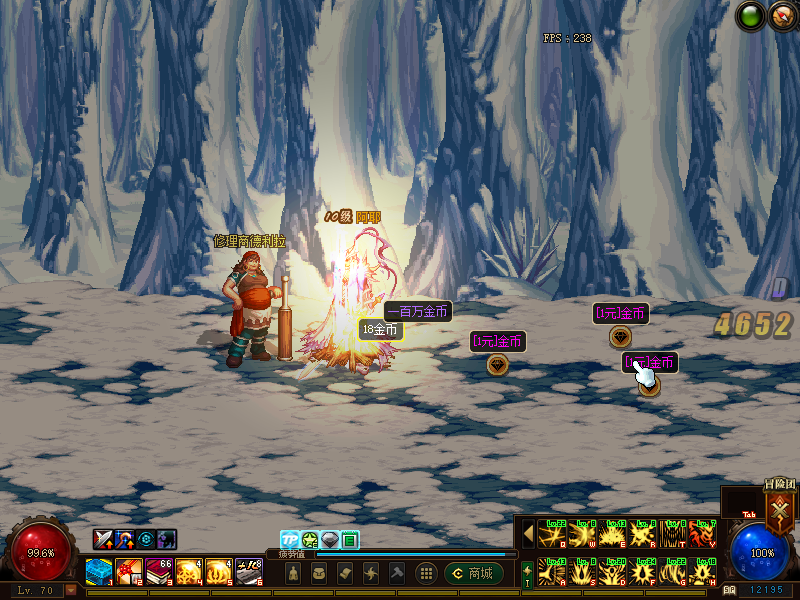
Task: Activate the skill bound to Q
Action: click(551, 533)
